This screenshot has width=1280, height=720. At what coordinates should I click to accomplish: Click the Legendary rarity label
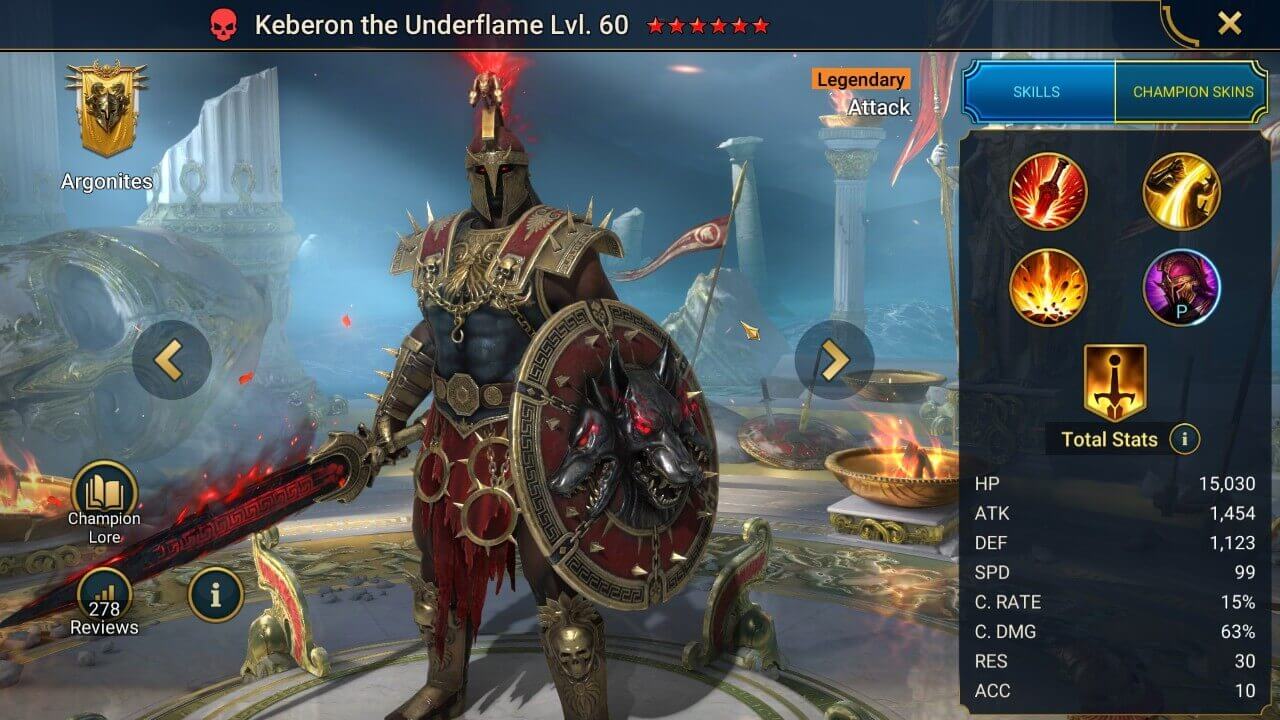coord(861,79)
